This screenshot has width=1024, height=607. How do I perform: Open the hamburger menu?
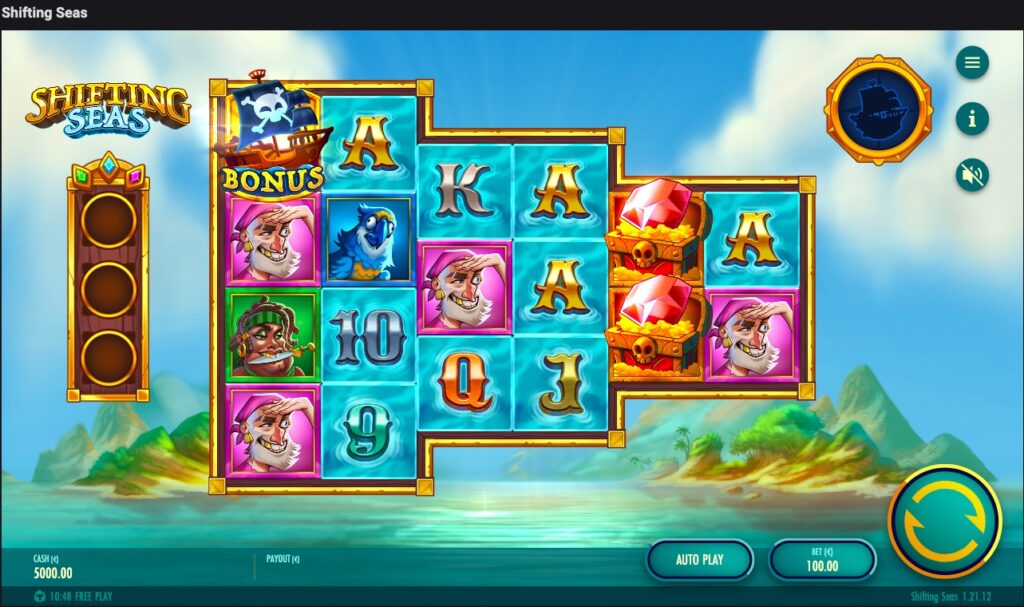point(971,63)
